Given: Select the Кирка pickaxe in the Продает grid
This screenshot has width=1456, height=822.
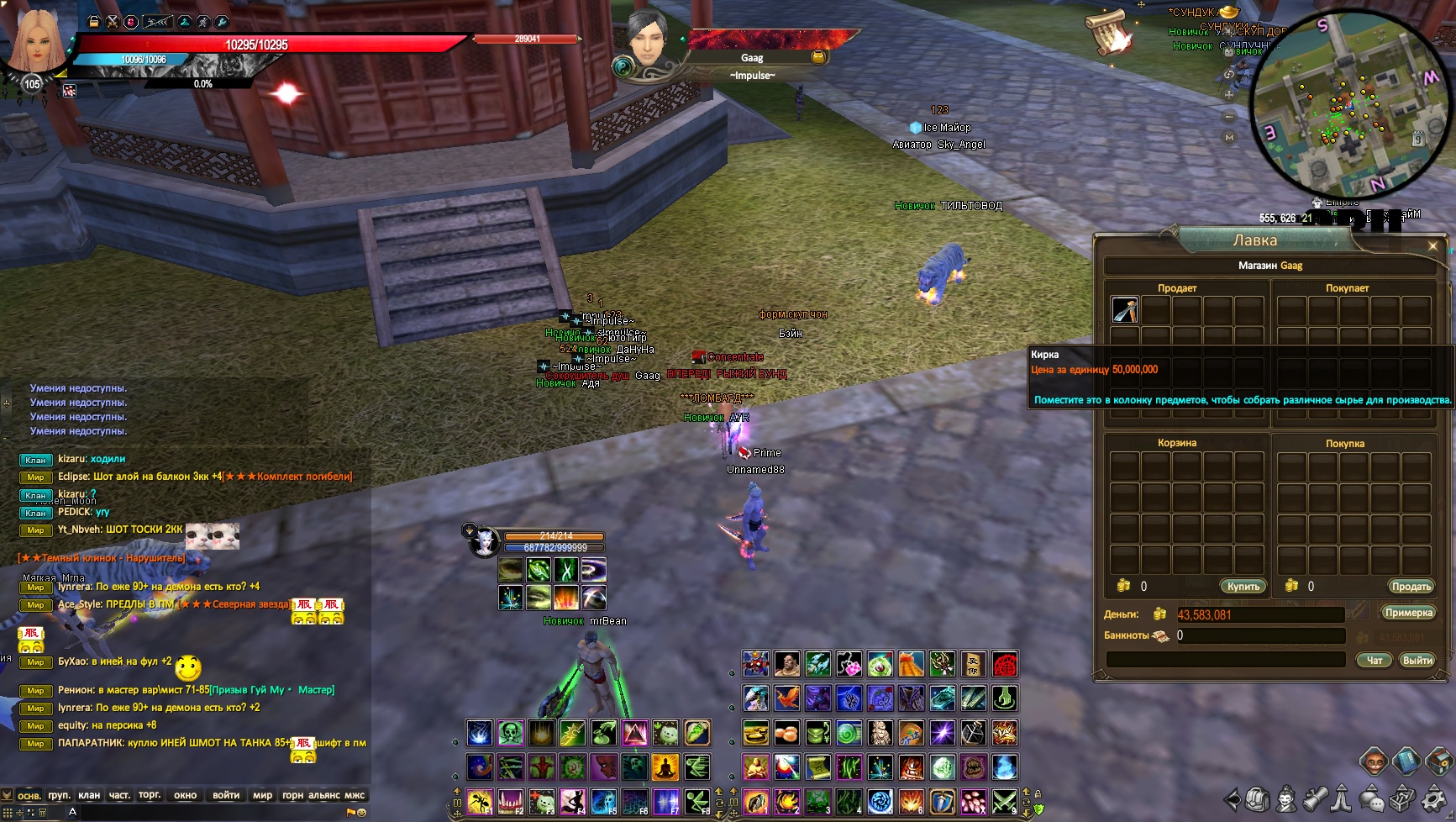Looking at the screenshot, I should (x=1125, y=310).
